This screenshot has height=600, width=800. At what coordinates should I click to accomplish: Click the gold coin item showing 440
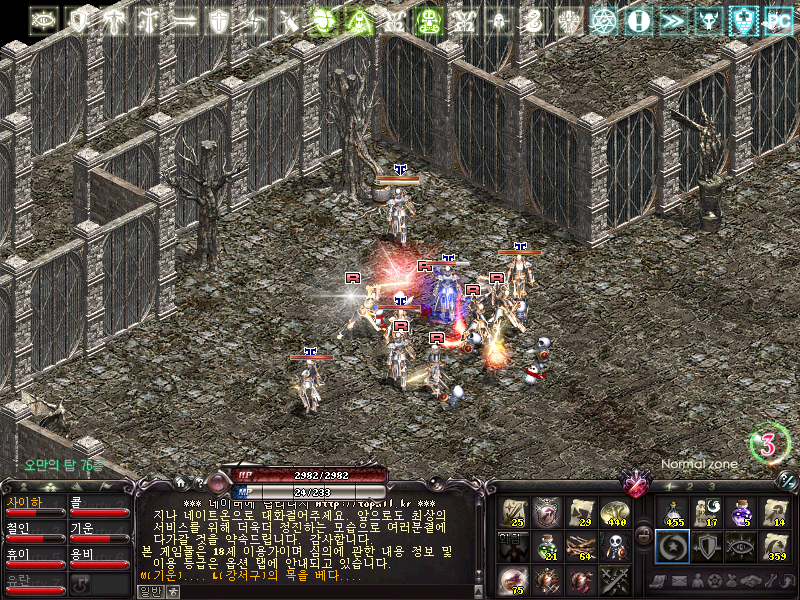coord(614,512)
